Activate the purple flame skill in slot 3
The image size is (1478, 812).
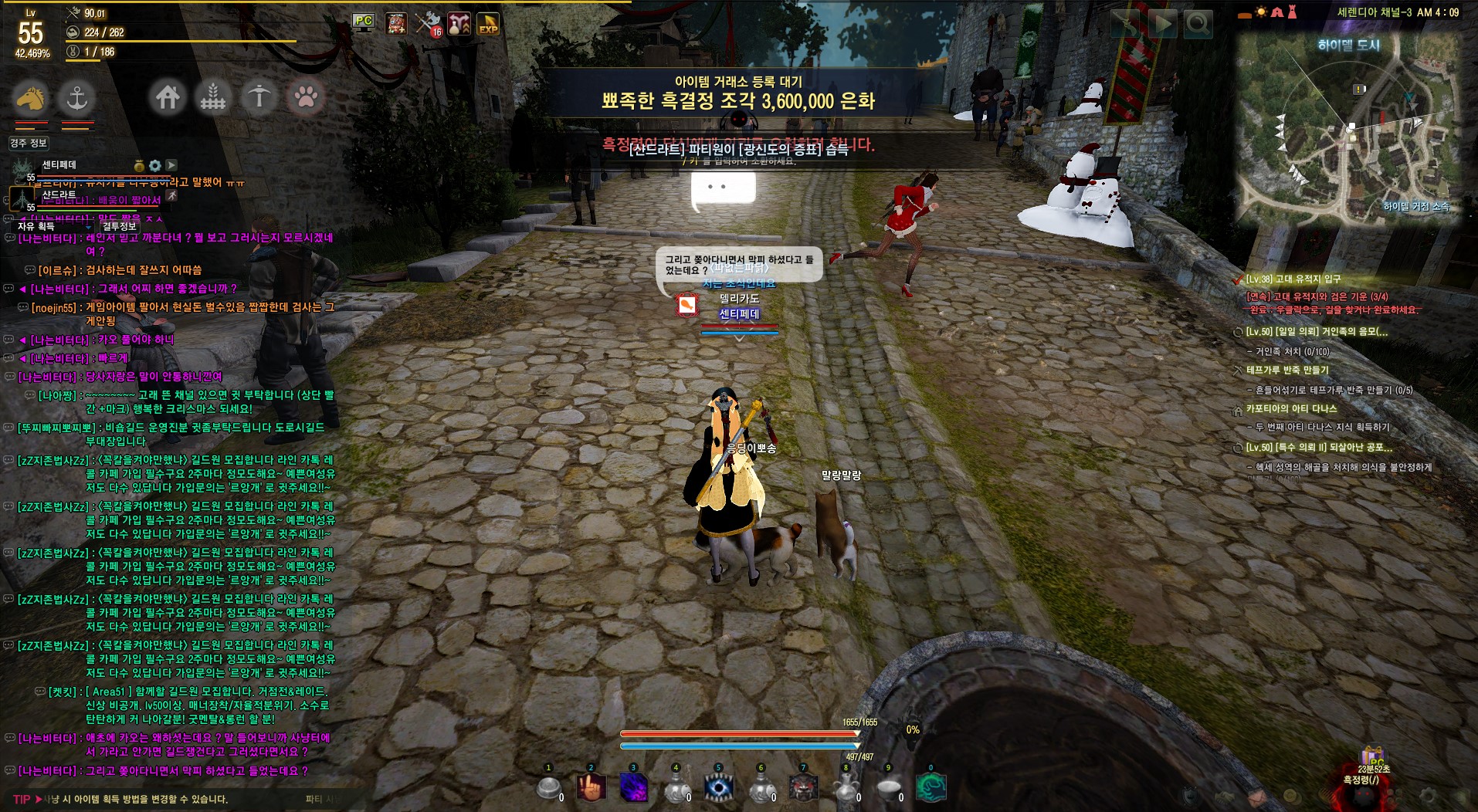tap(634, 788)
